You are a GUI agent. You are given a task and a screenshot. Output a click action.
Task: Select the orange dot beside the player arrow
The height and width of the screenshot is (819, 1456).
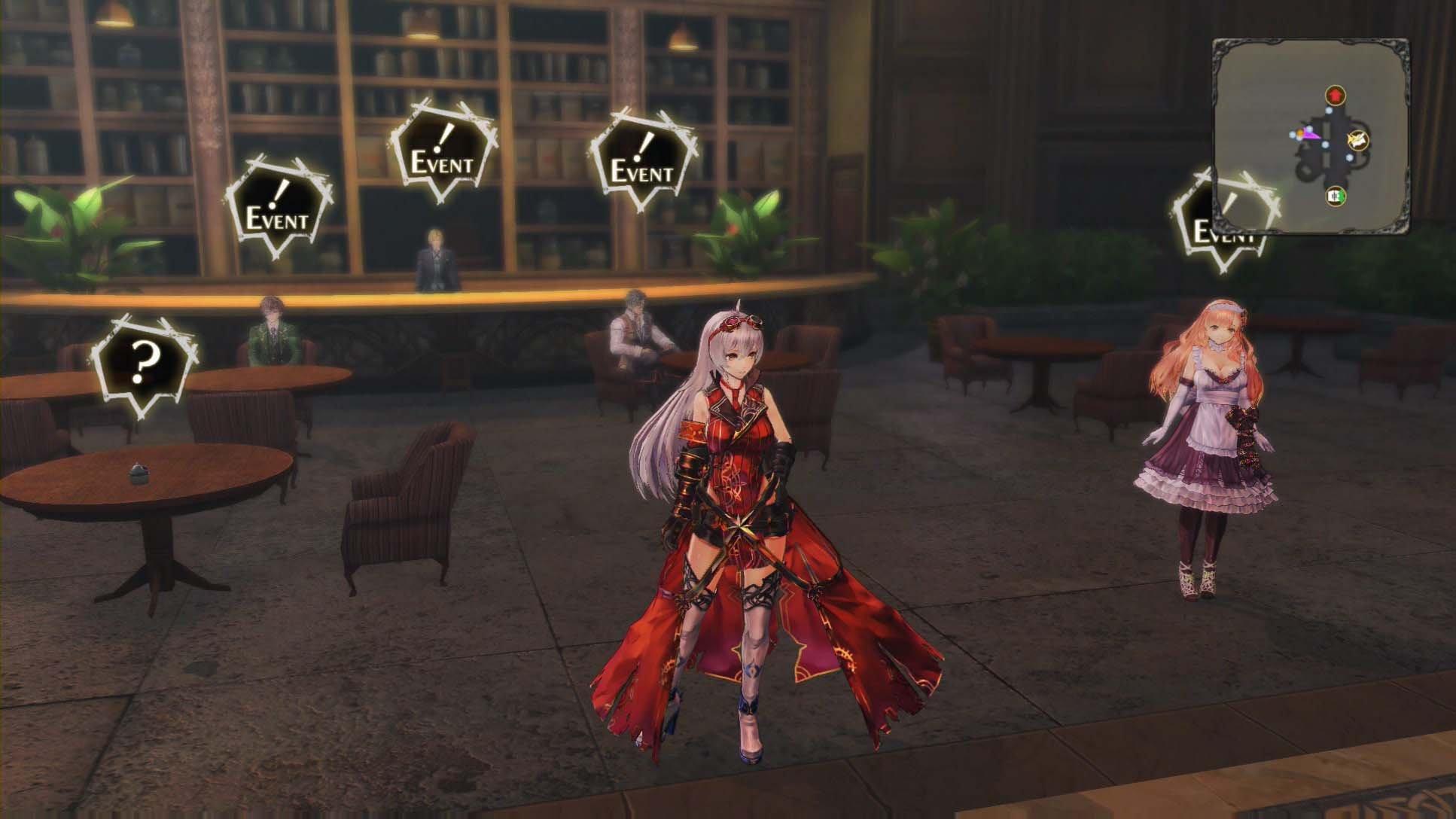[x=1301, y=132]
